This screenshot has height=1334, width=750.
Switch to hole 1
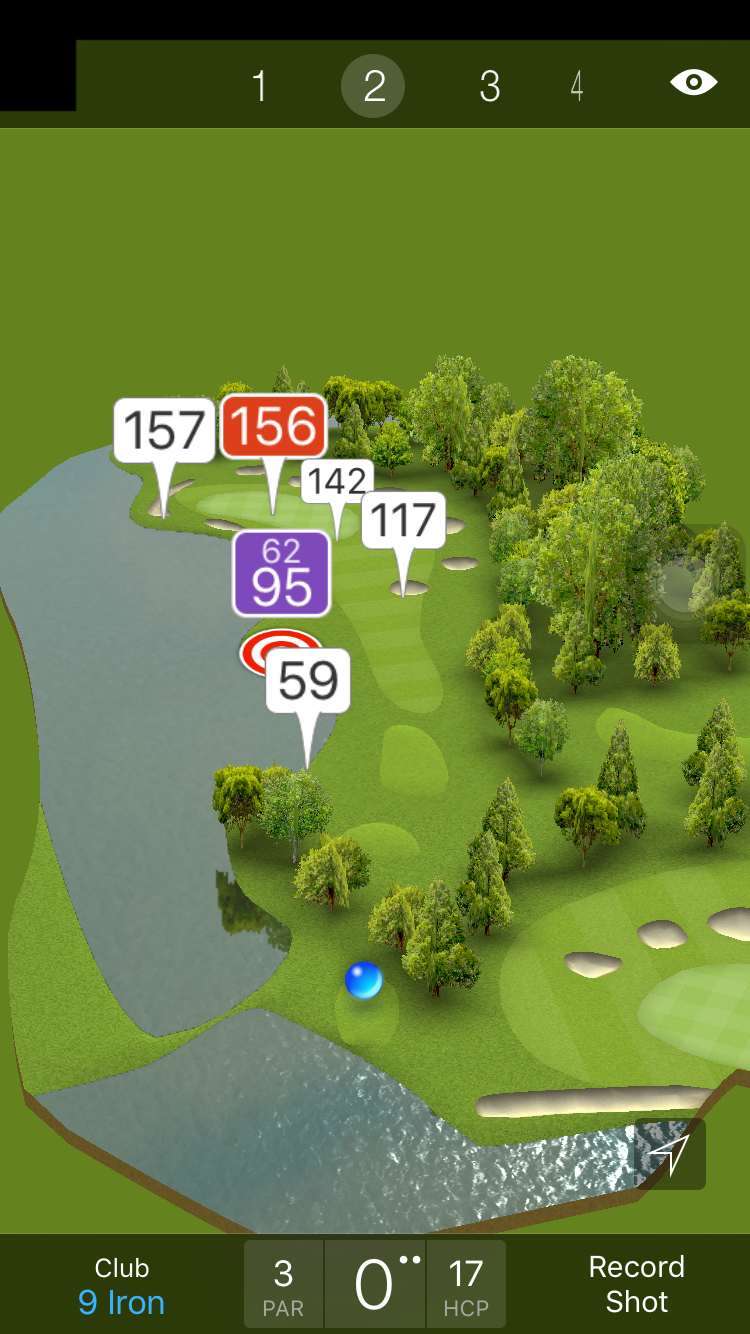point(259,87)
